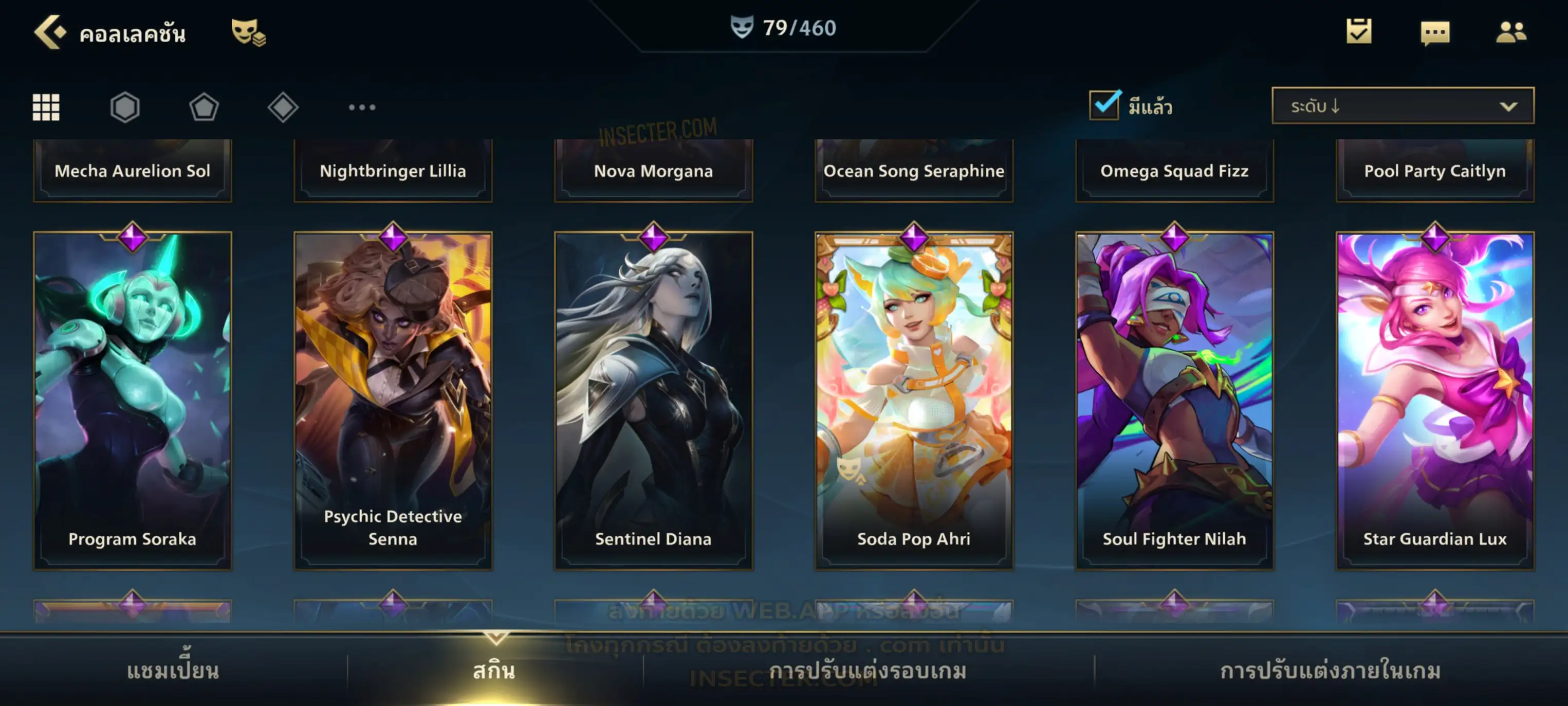Filter skins by the diamond rarity icon
Viewport: 1568px width, 706px height.
click(283, 107)
